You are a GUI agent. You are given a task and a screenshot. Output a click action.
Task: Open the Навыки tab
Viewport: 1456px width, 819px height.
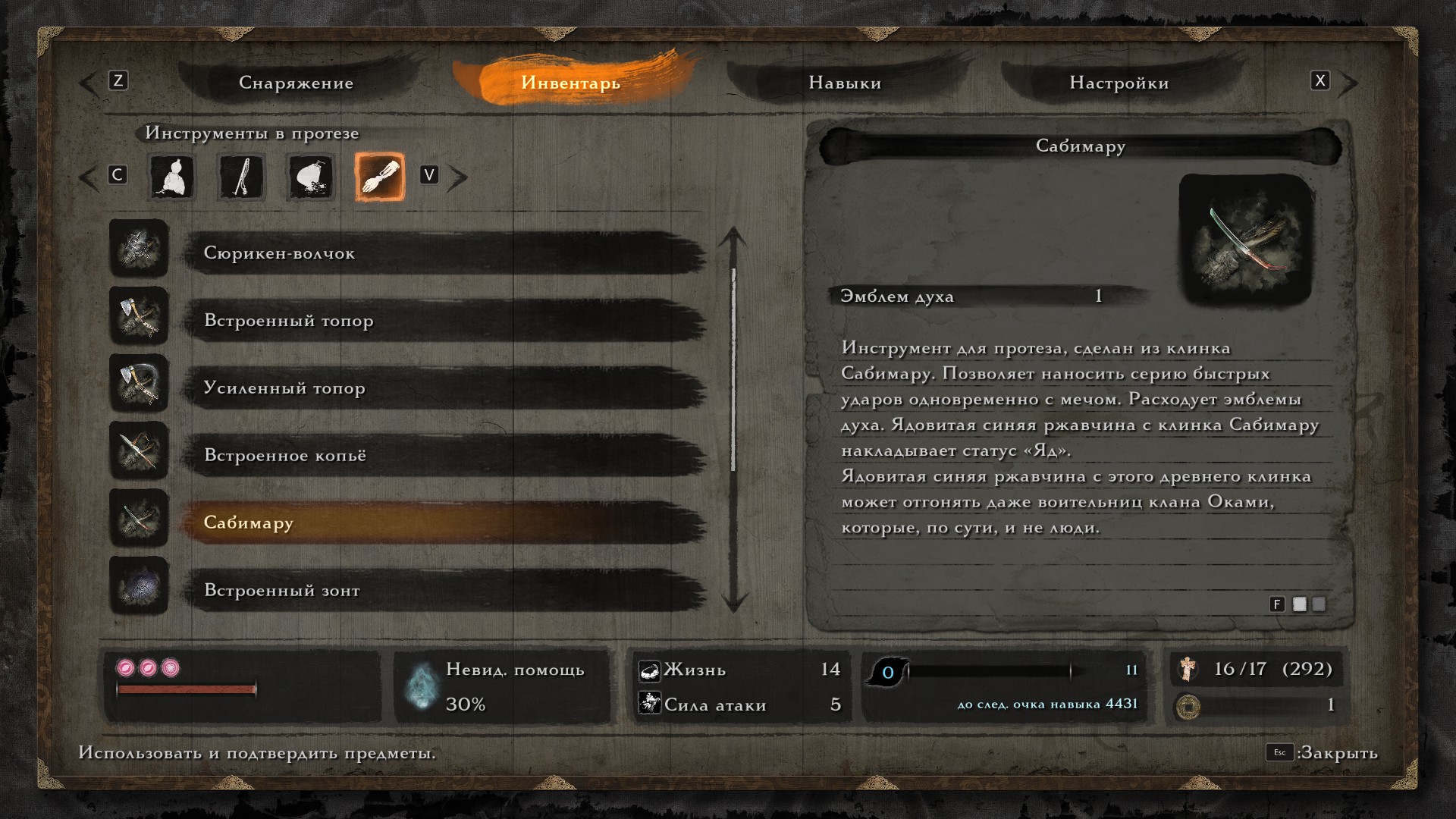(x=845, y=83)
